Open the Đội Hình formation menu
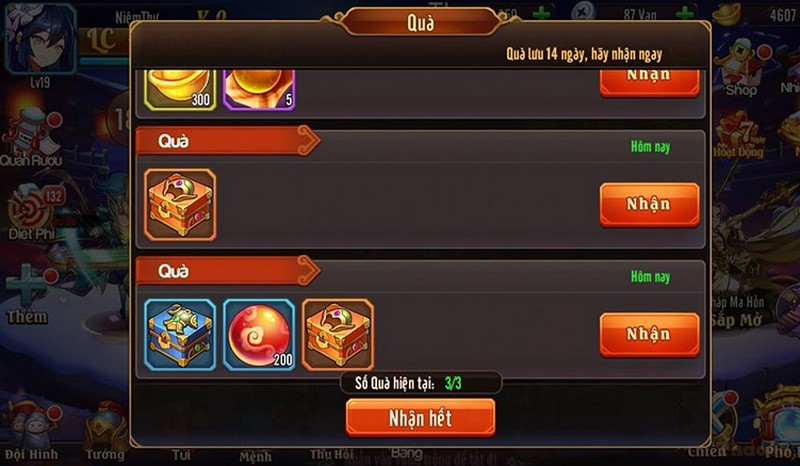The image size is (800, 466). click(28, 430)
